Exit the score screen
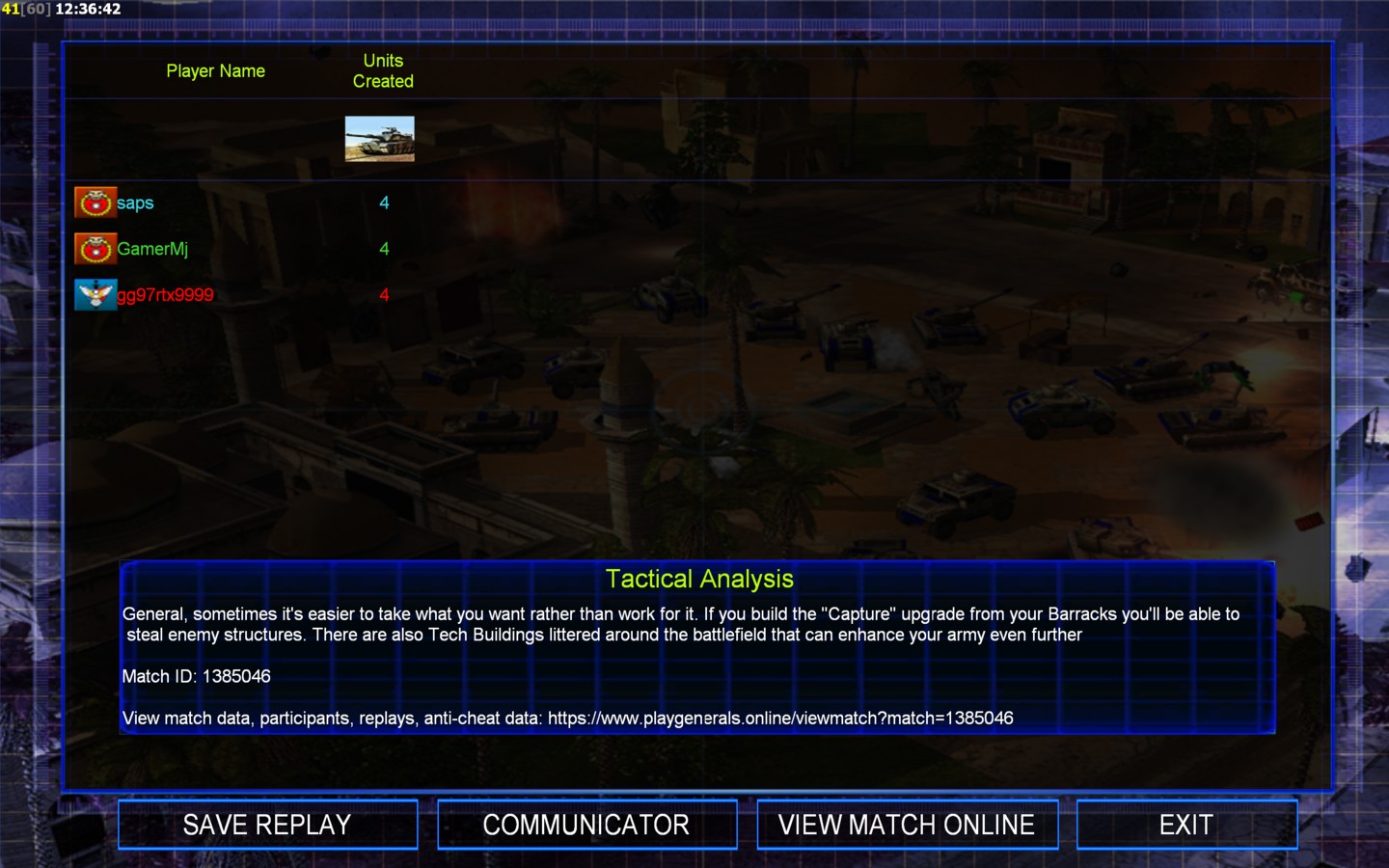The image size is (1389, 868). (x=1185, y=825)
